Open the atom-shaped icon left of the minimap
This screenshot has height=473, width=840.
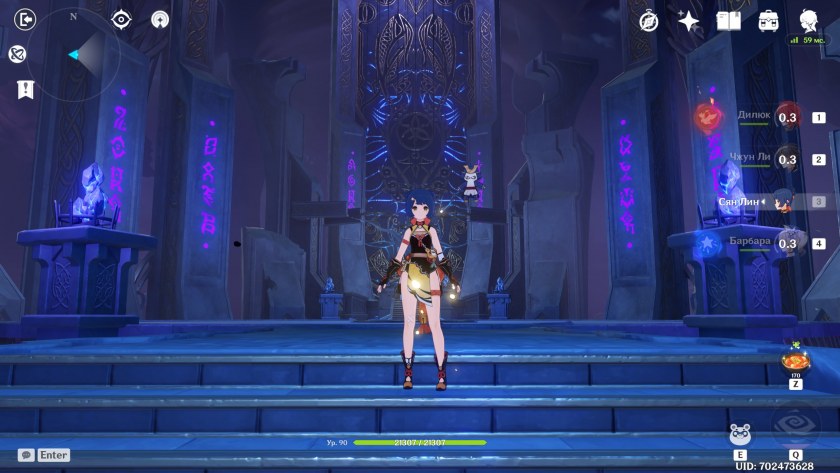17,54
